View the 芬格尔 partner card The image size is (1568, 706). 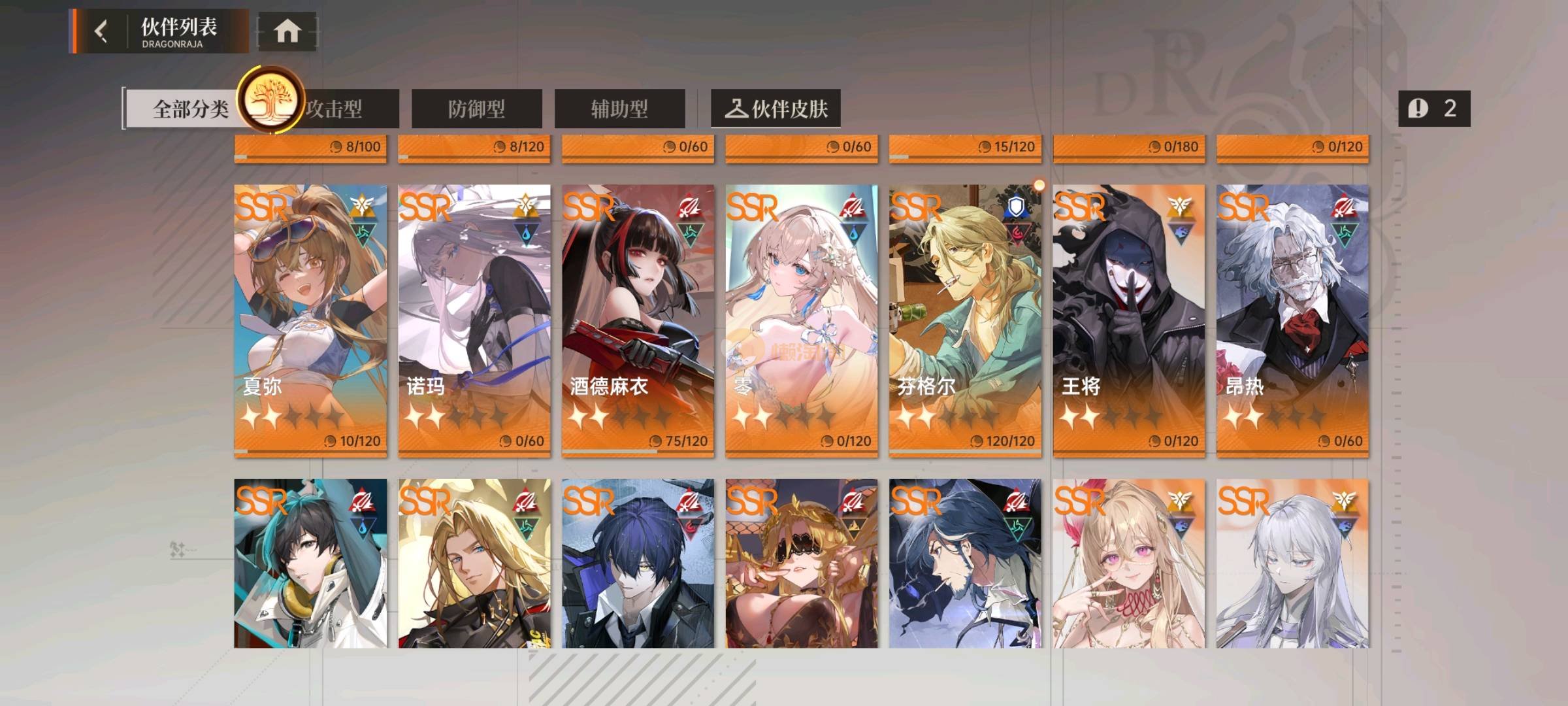pos(965,320)
